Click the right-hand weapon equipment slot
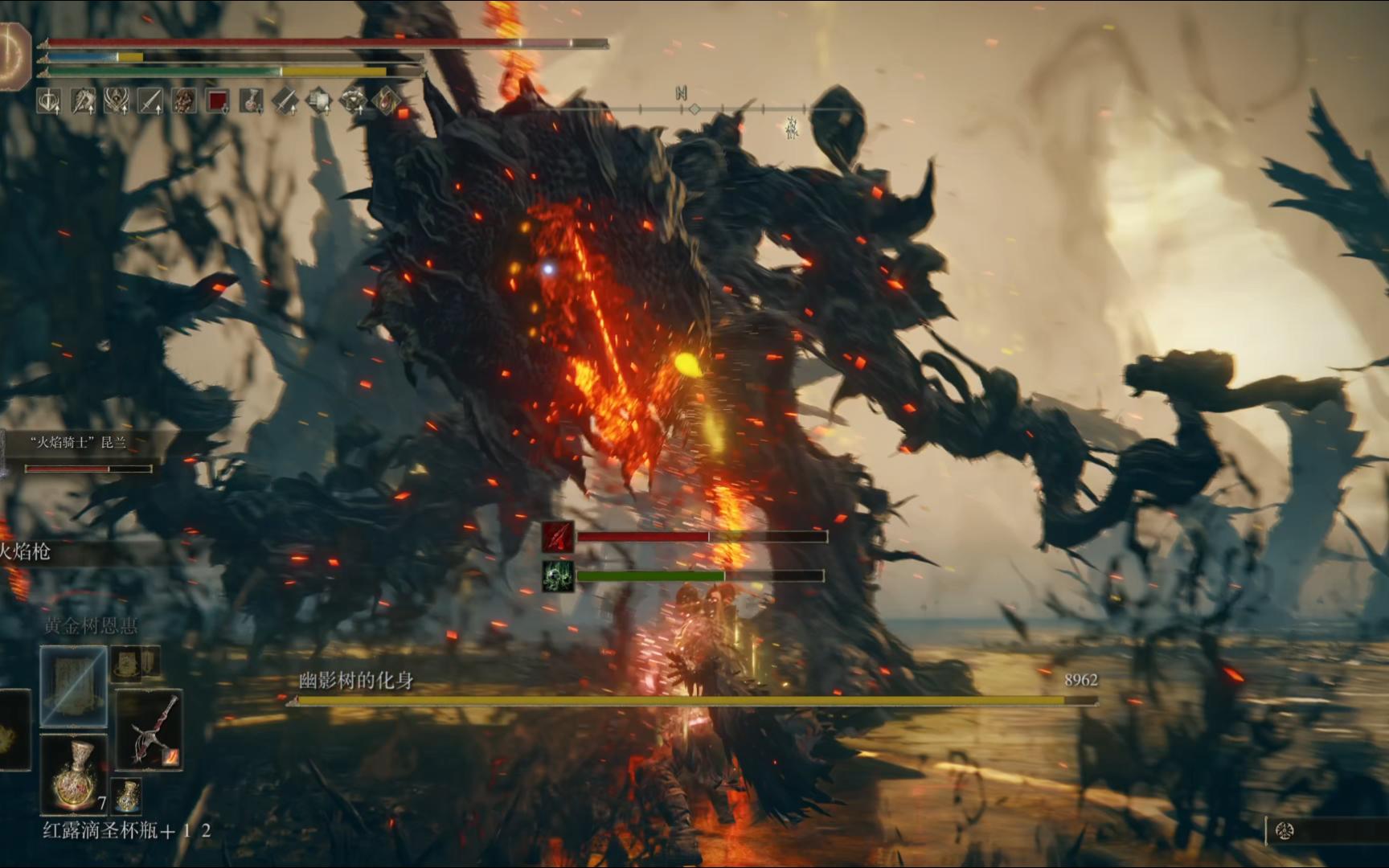Image resolution: width=1389 pixels, height=868 pixels. pos(150,730)
